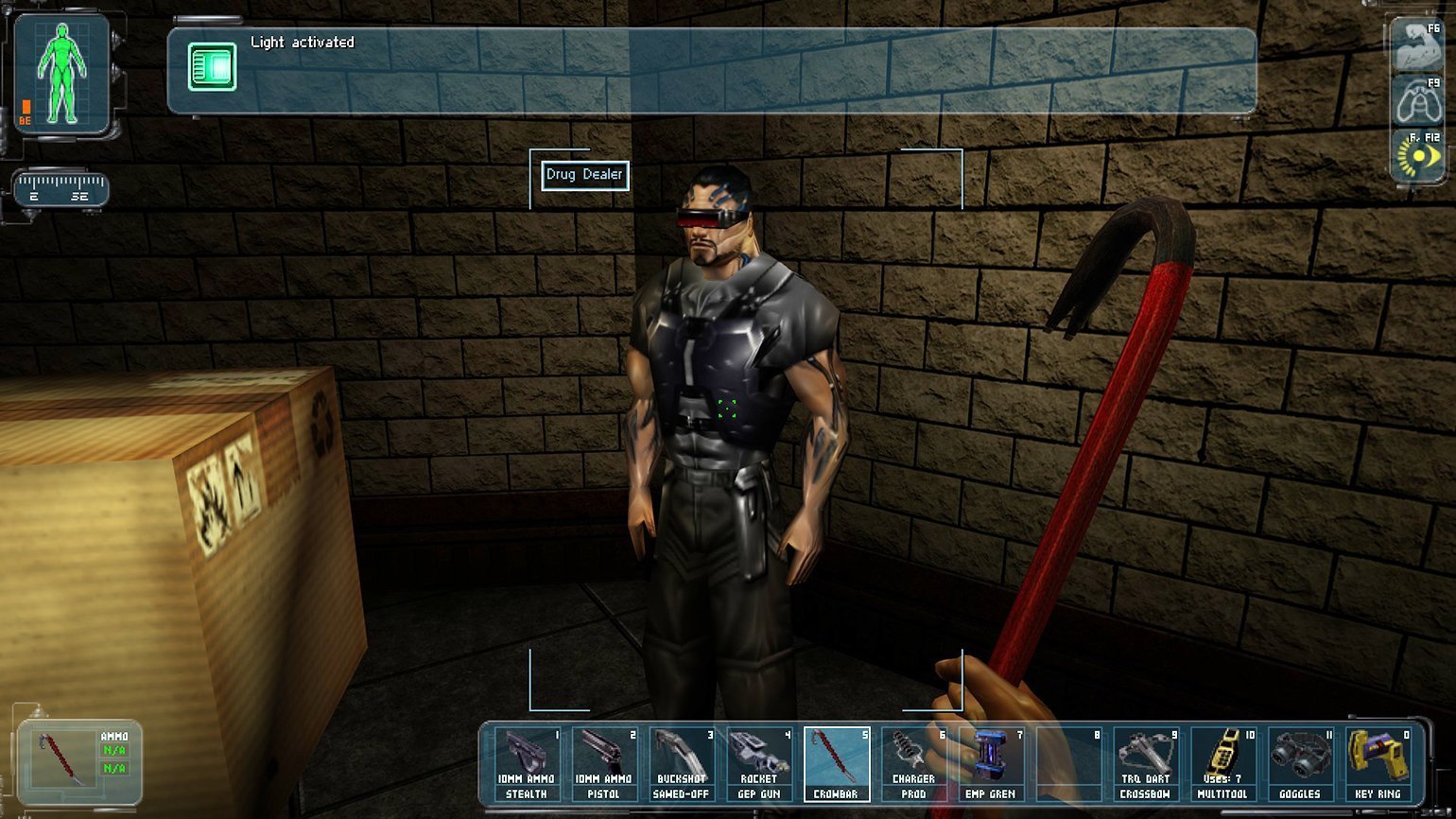The width and height of the screenshot is (1456, 819).
Task: Click the compass heading strip
Action: tap(61, 189)
